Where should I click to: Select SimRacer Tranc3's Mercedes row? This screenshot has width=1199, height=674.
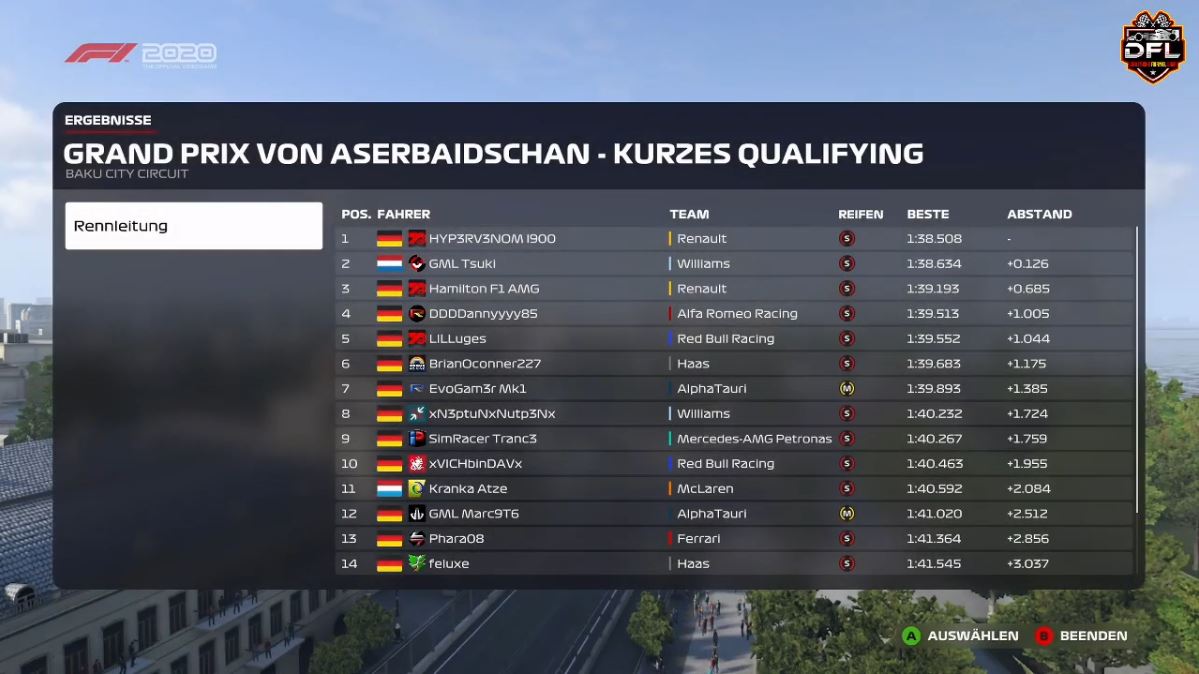point(734,439)
